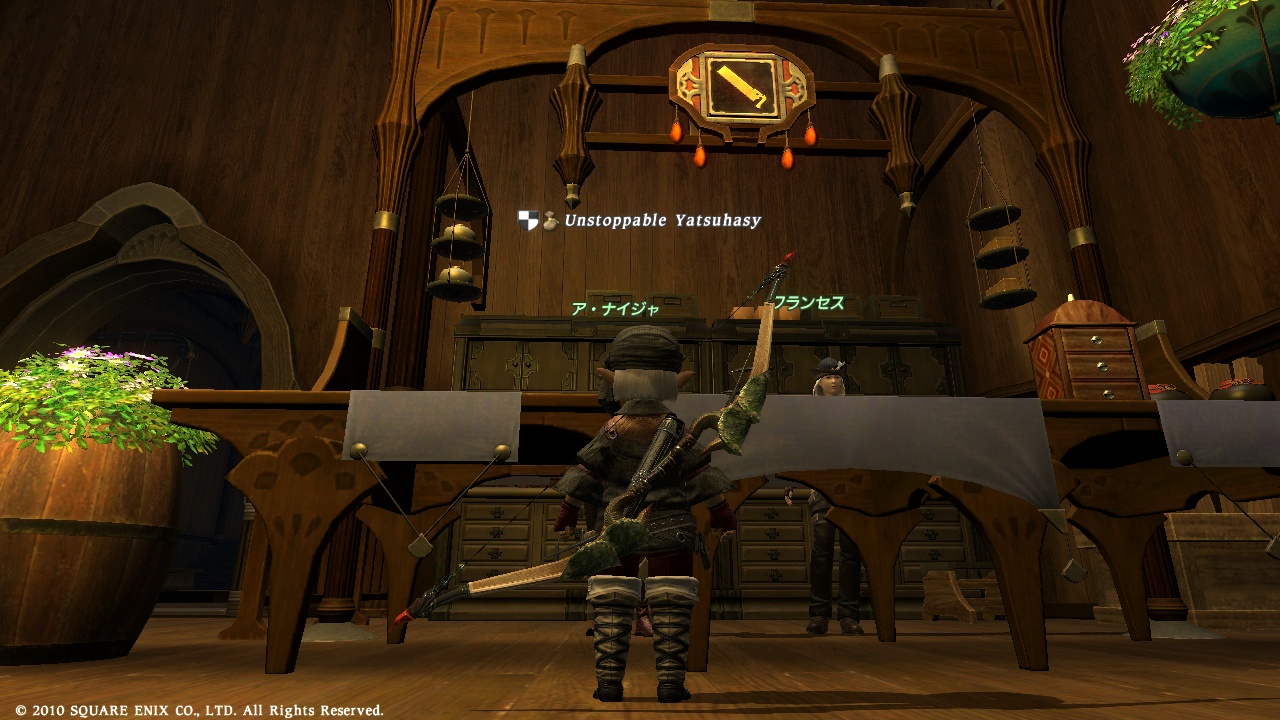Select the Unstoppable Yatsuhasy nameplate
This screenshot has height=720, width=1280.
click(x=662, y=220)
